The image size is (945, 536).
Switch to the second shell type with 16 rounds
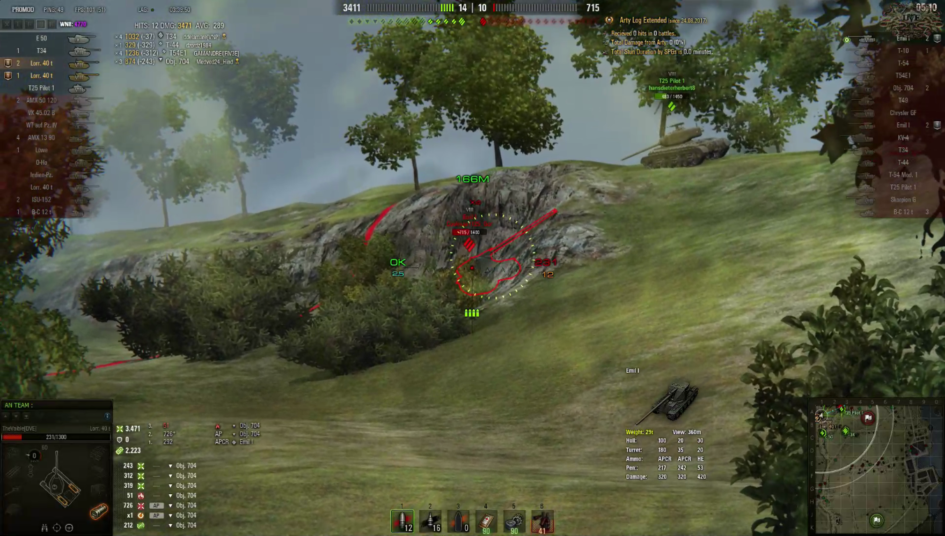(431, 521)
